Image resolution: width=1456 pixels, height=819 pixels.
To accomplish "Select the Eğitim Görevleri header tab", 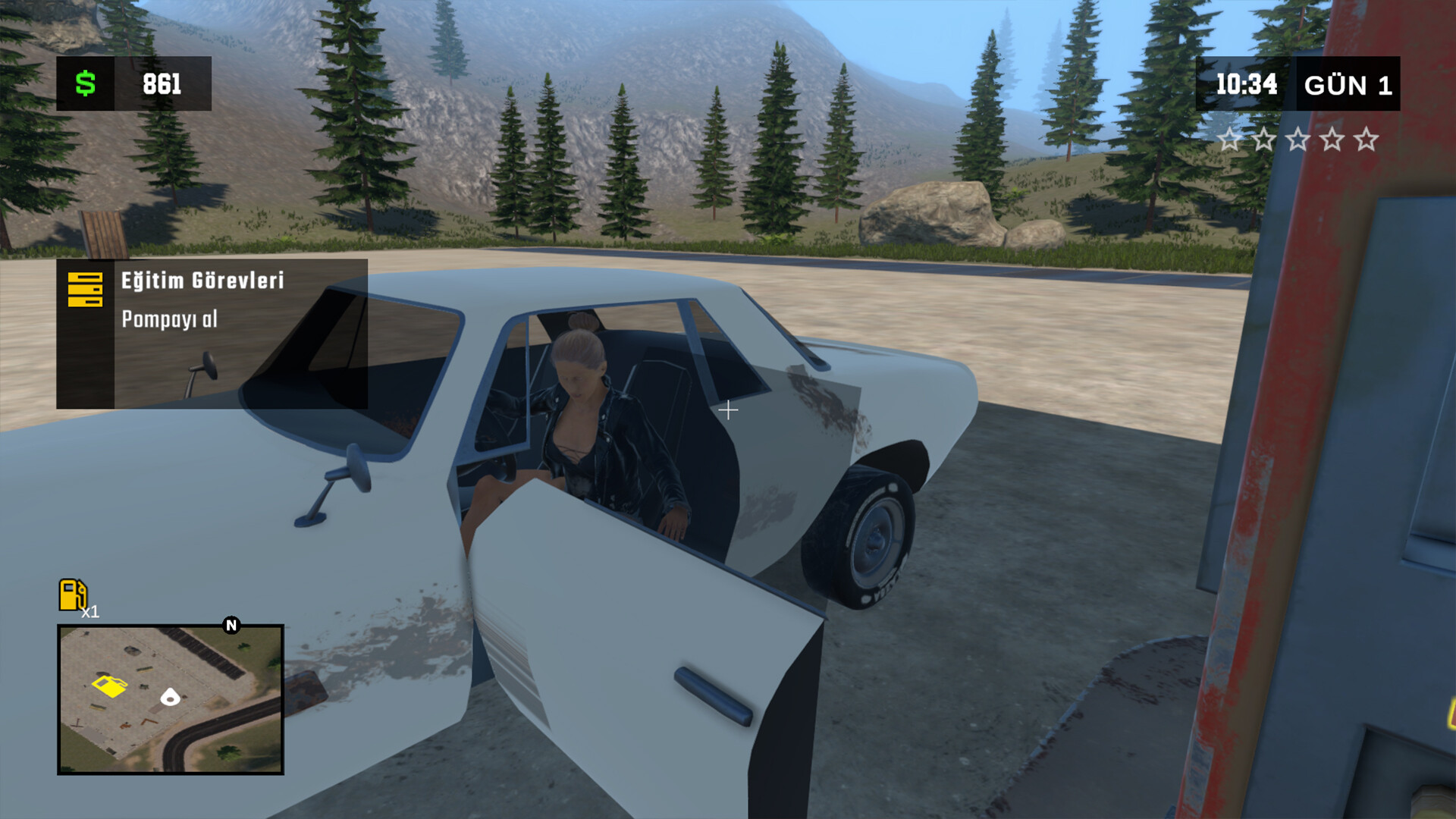I will tap(201, 282).
